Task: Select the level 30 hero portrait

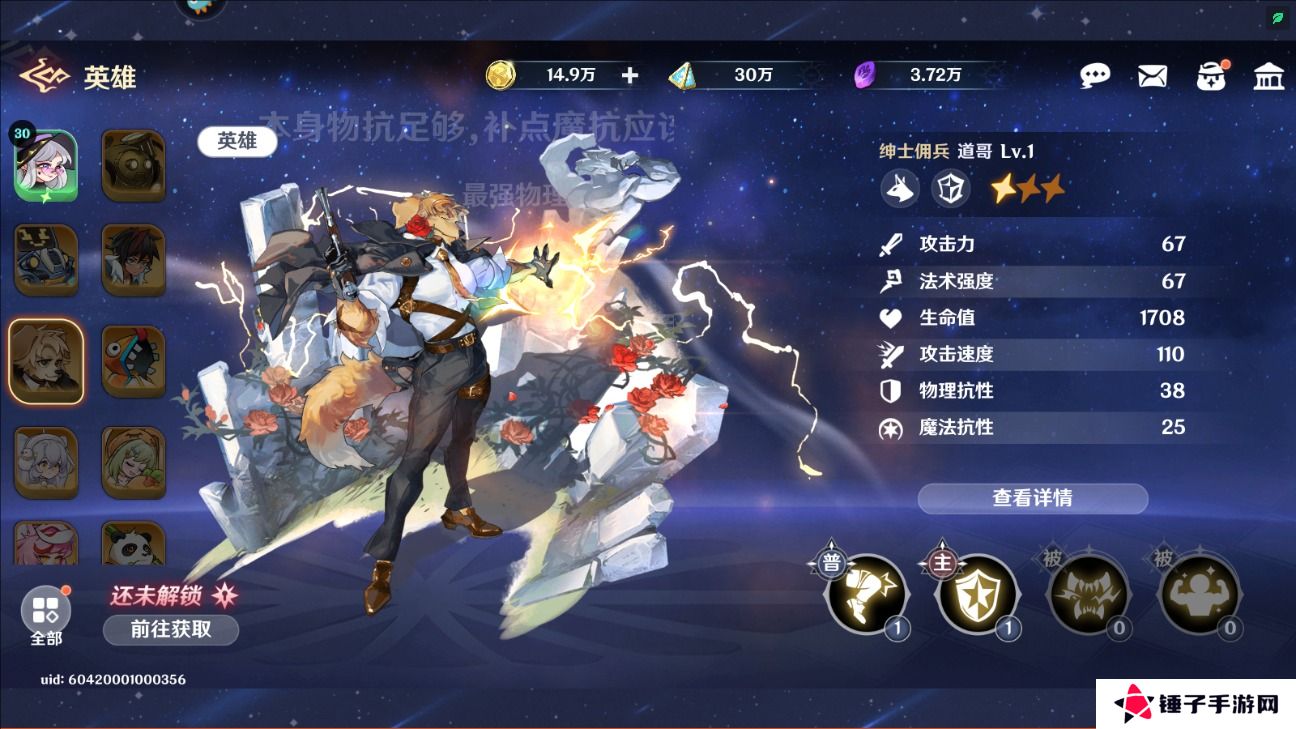Action: point(46,163)
